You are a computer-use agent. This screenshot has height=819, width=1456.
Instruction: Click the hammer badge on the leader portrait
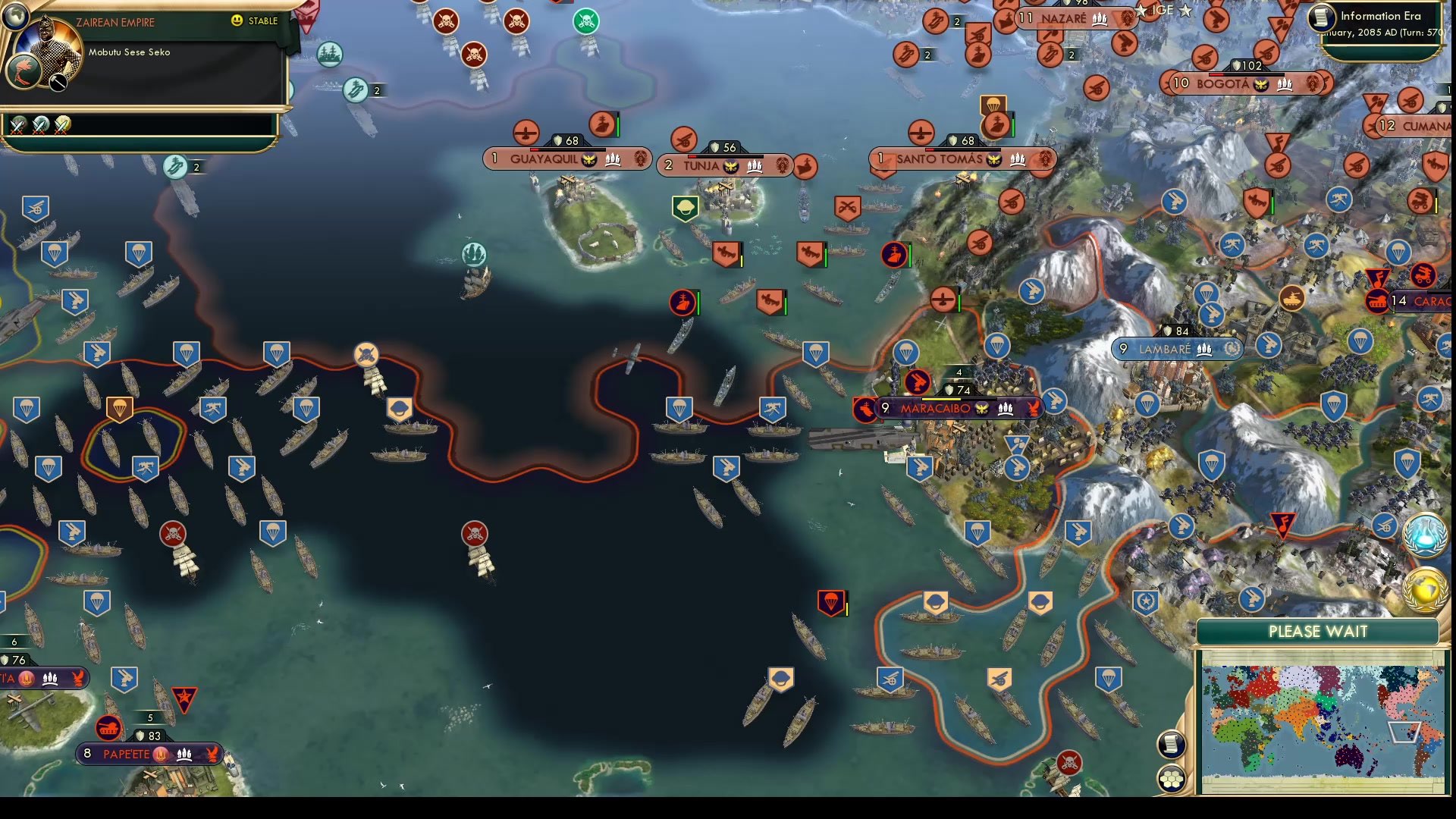click(x=58, y=83)
